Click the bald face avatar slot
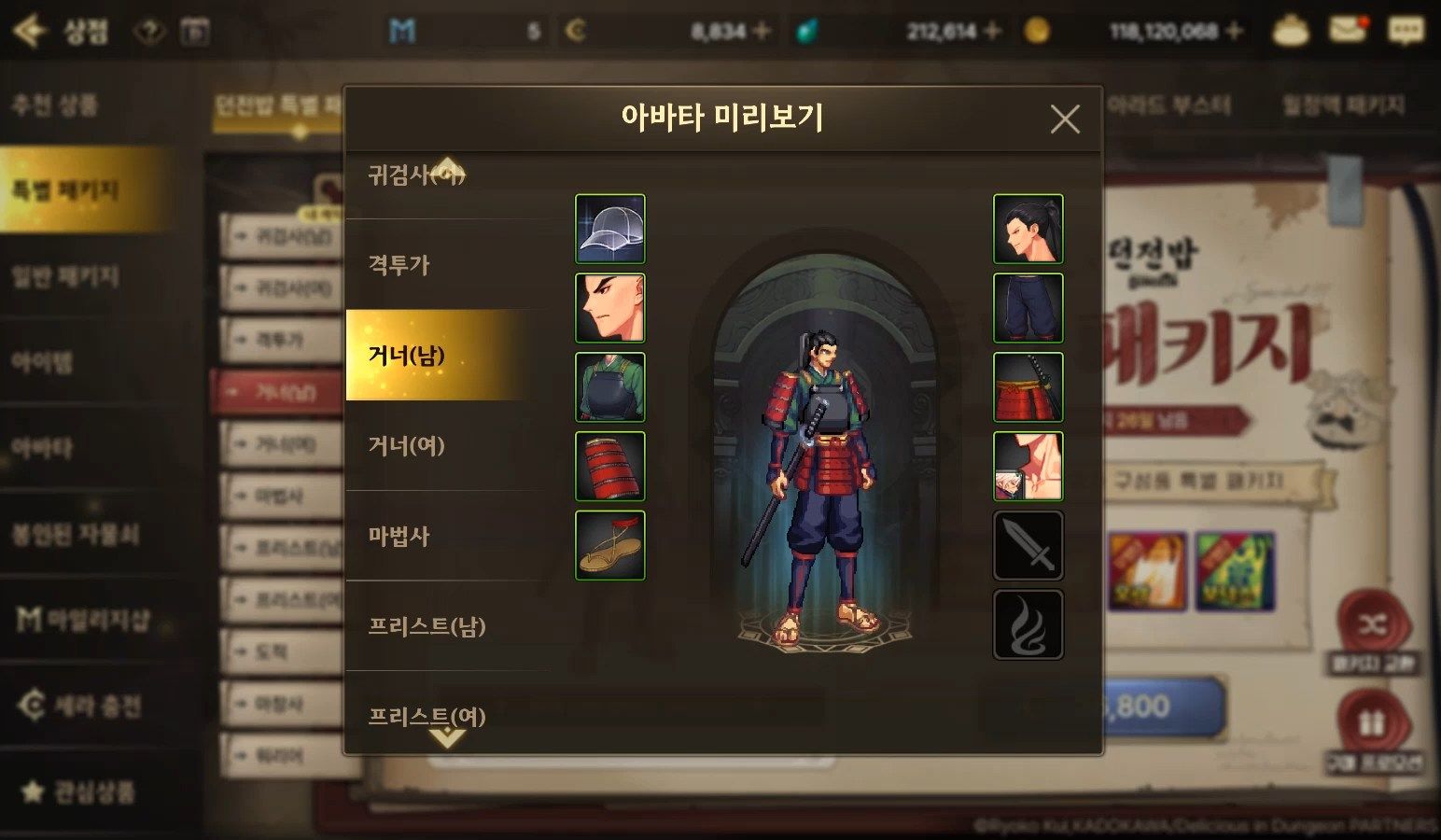The height and width of the screenshot is (840, 1441). [x=609, y=308]
